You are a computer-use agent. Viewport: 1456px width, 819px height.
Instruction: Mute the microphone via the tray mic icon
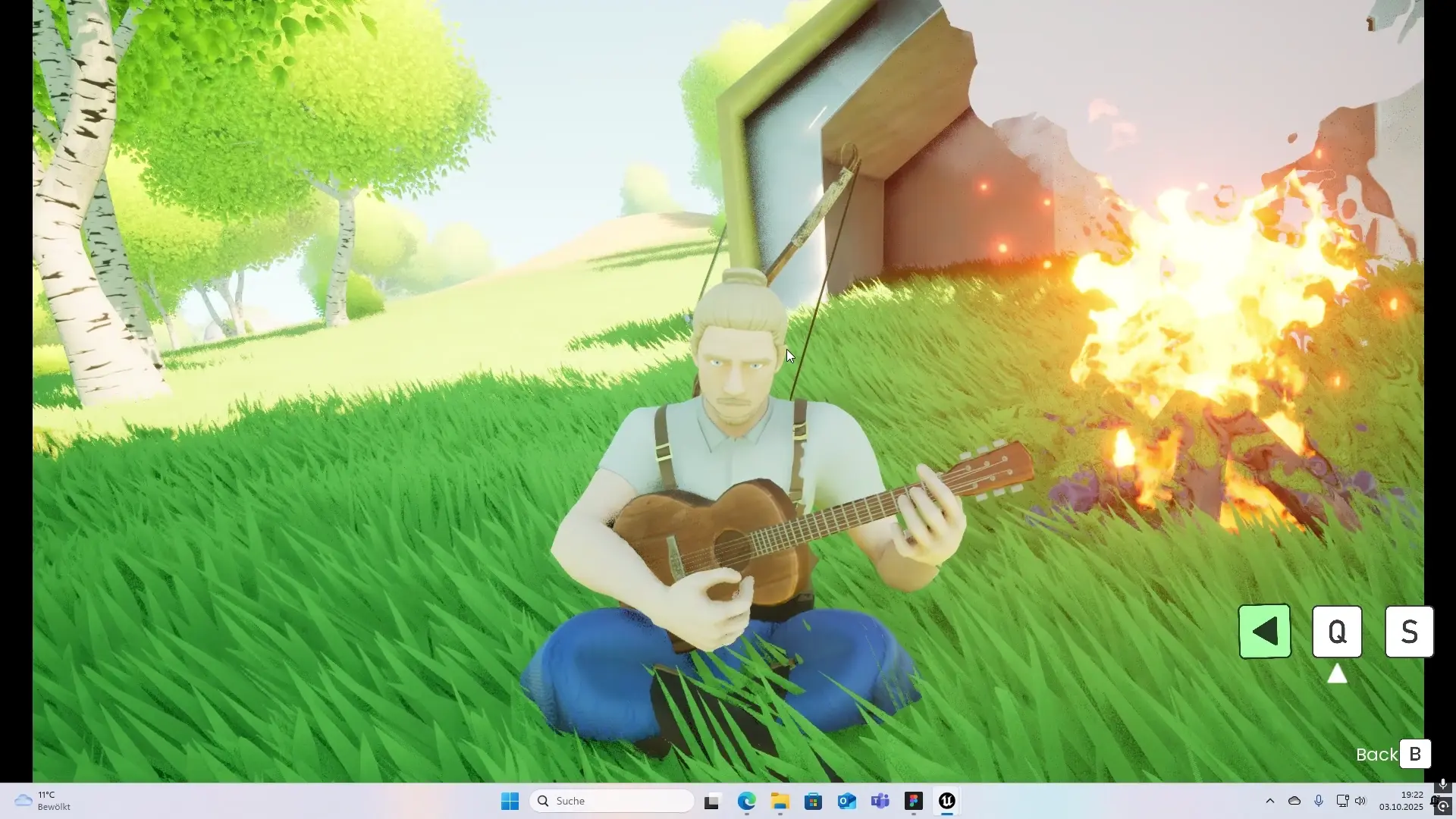[x=1319, y=800]
